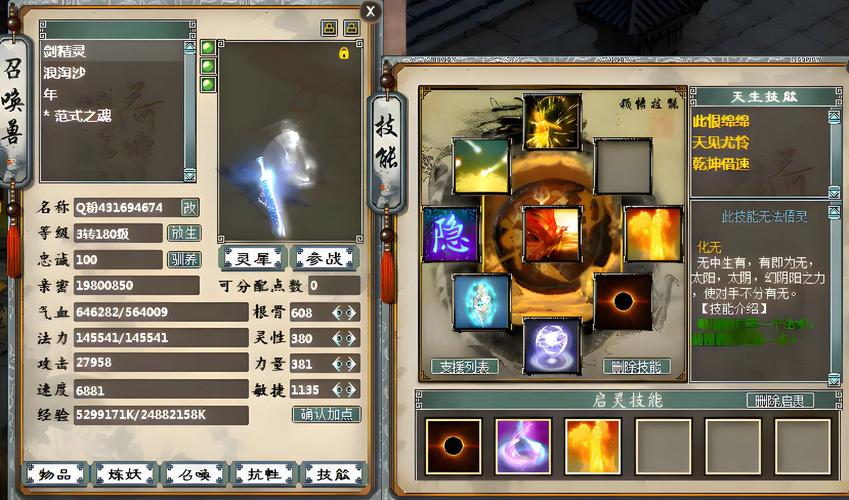The width and height of the screenshot is (849, 500).
Task: Click the 改 rename button
Action: [x=189, y=207]
